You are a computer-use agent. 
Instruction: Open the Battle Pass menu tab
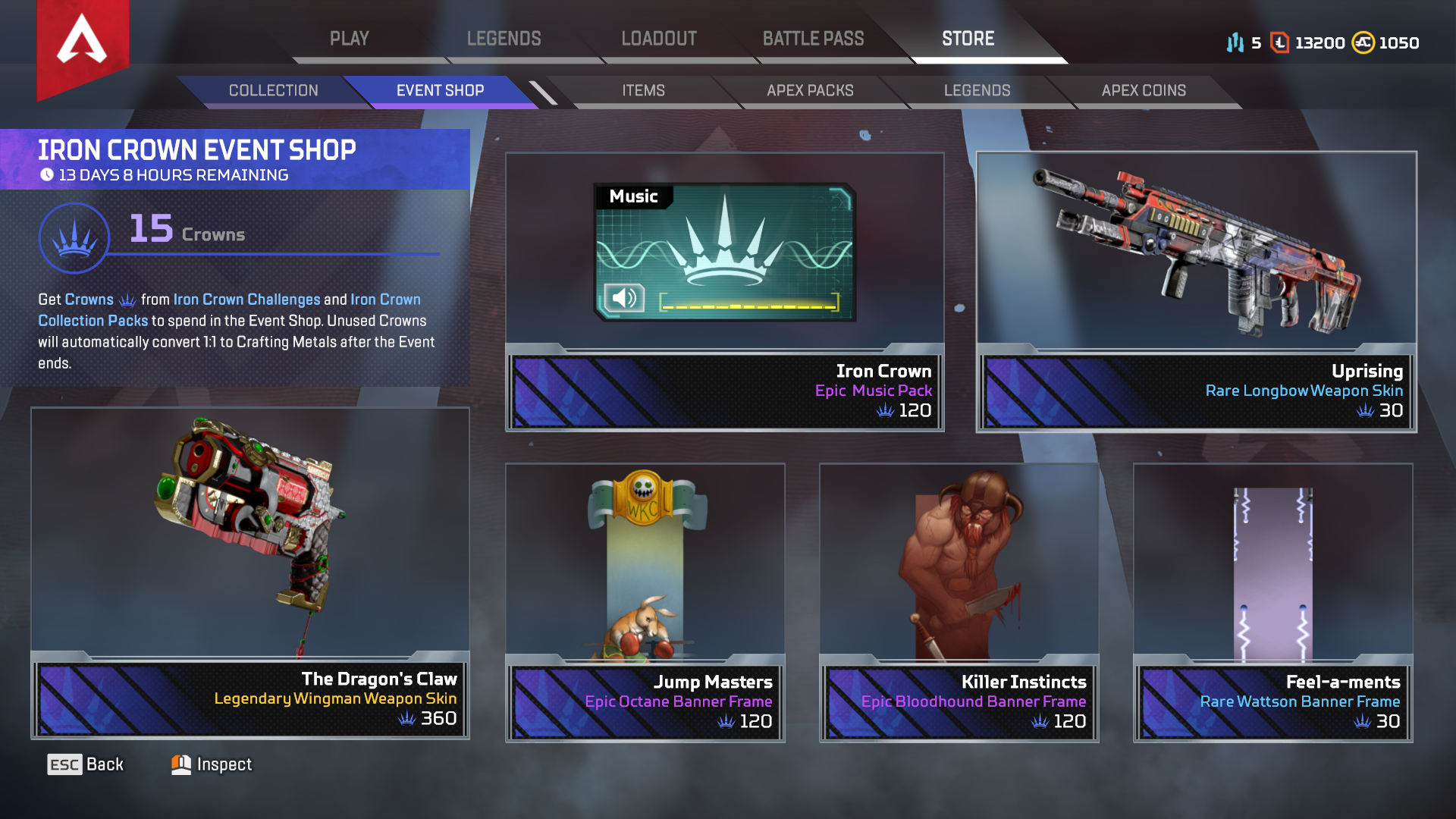coord(814,38)
